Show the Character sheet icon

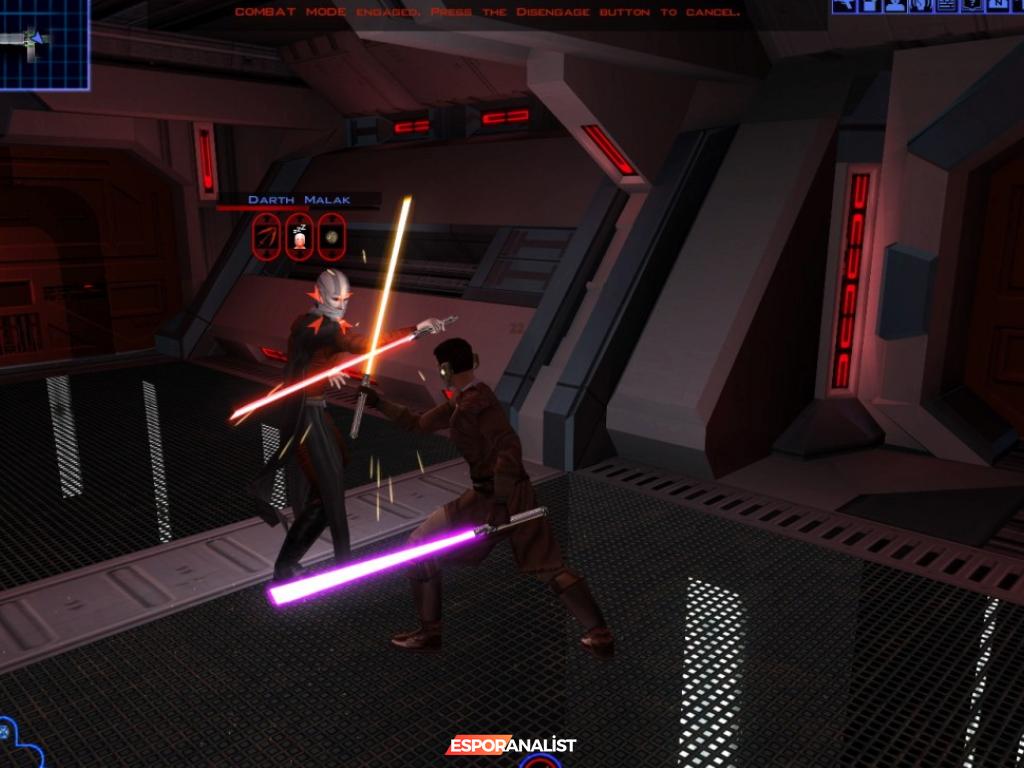point(895,6)
